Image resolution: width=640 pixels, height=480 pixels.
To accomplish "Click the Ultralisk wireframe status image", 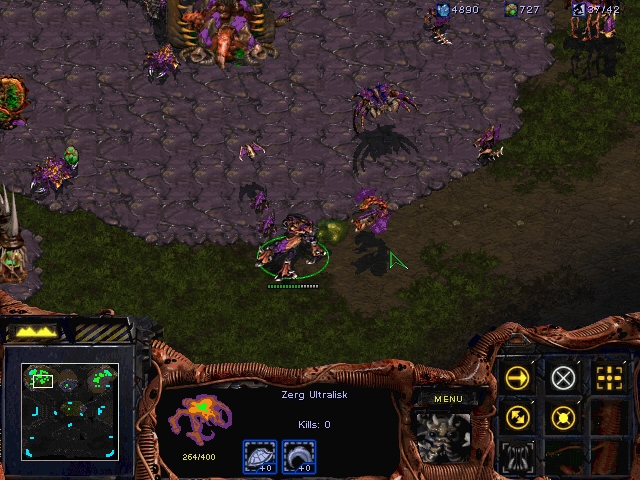I will point(200,418).
